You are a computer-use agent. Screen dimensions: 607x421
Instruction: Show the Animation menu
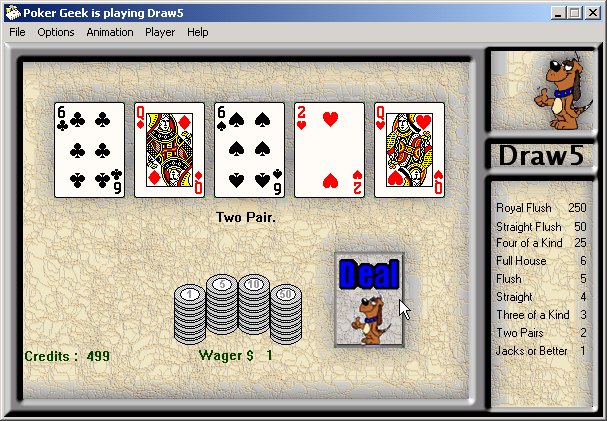(109, 32)
